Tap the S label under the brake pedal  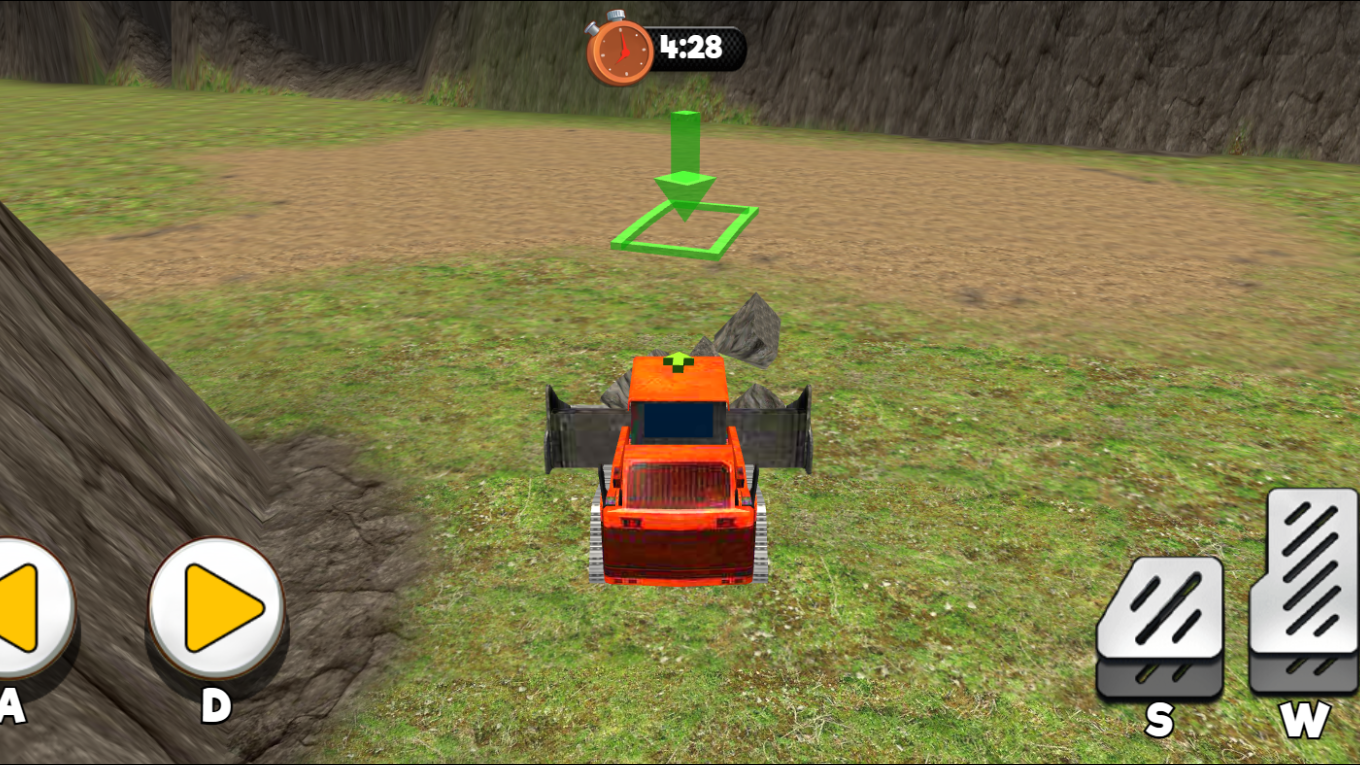1160,716
